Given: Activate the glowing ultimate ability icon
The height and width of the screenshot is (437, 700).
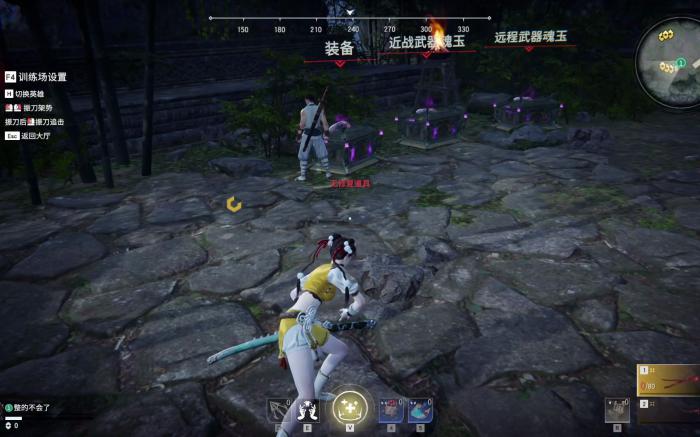Looking at the screenshot, I should click(x=349, y=407).
